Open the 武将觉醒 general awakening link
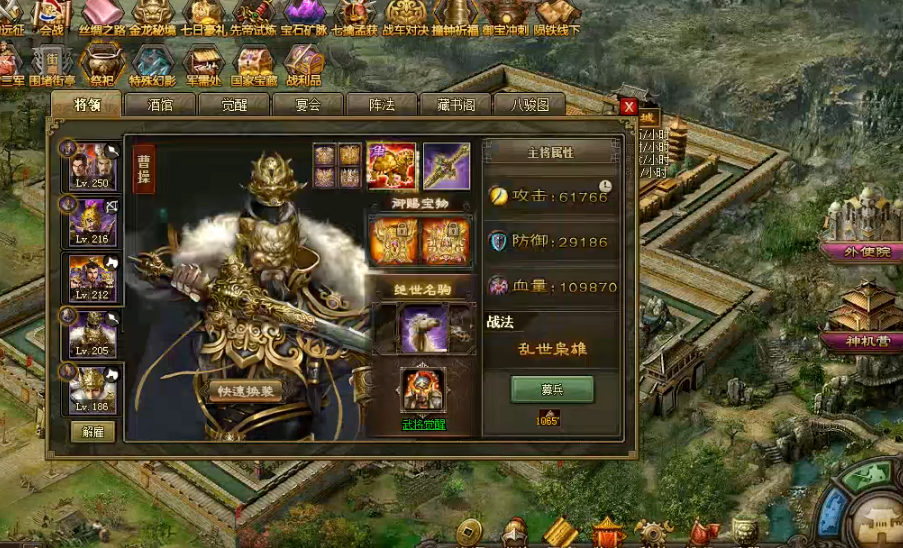 pos(424,424)
